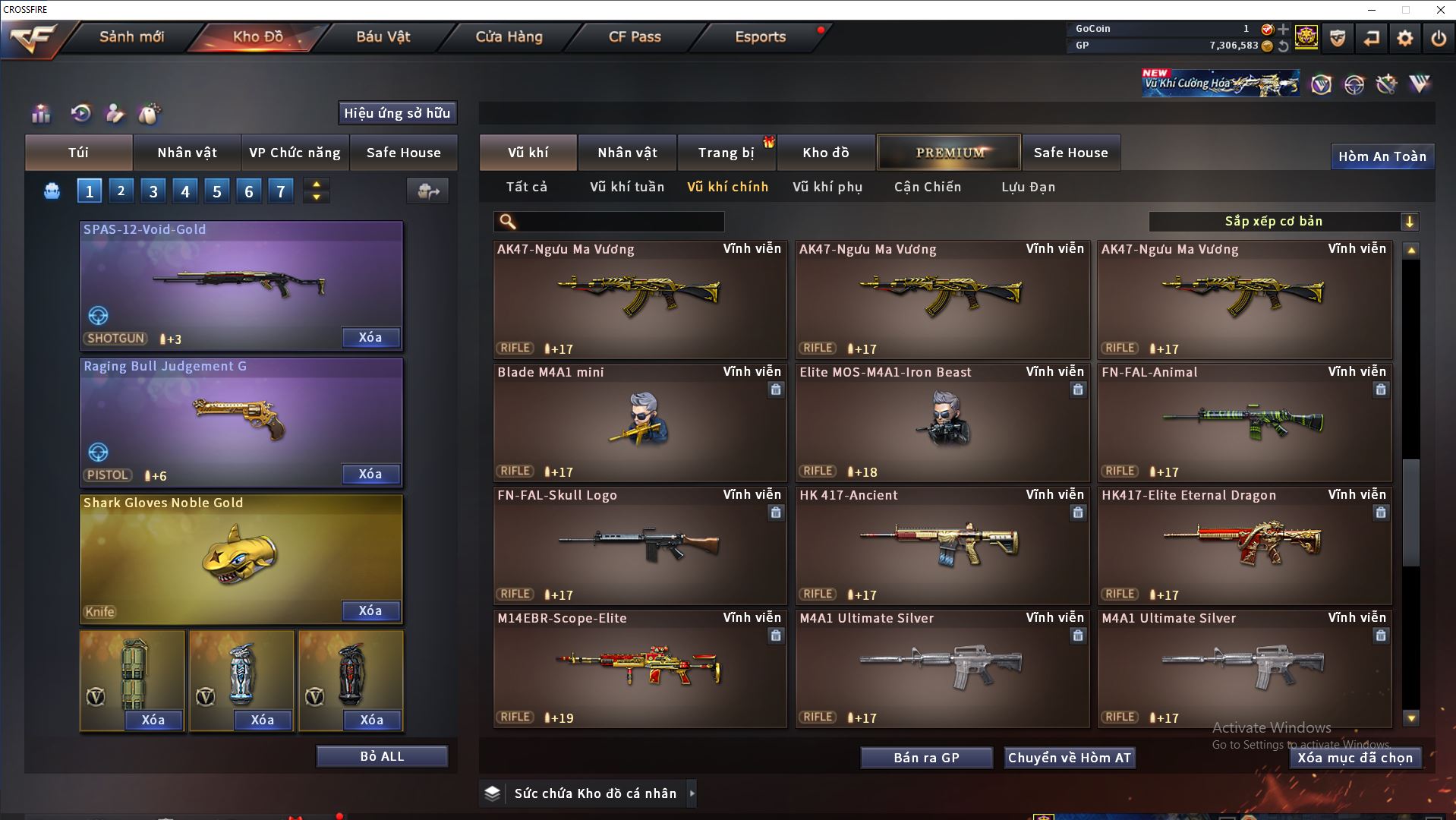Choose the M14EBR-Scope-Elite rifle
The image size is (1456, 820).
[x=639, y=668]
